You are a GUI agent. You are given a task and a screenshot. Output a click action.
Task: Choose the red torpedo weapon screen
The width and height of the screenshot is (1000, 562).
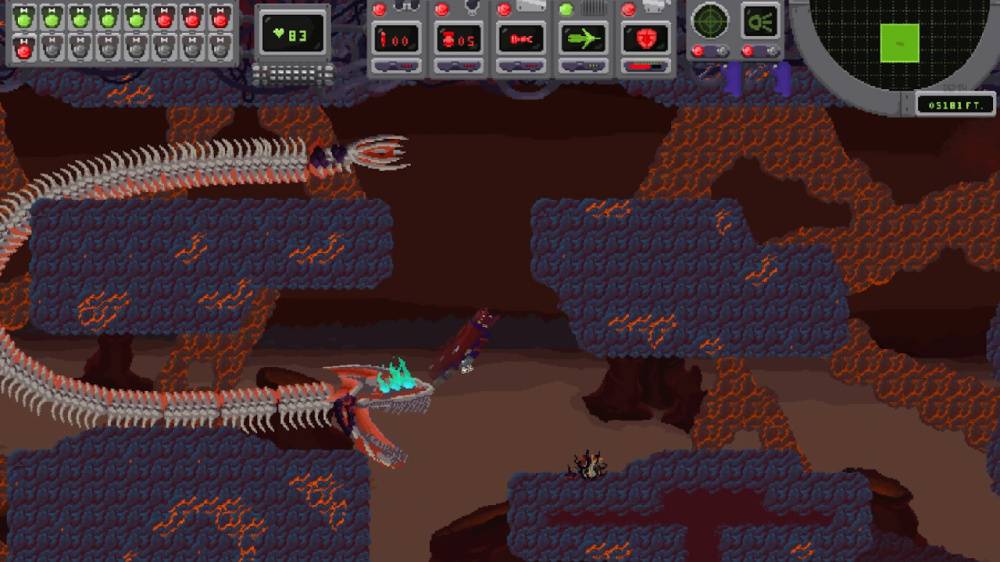tap(521, 39)
